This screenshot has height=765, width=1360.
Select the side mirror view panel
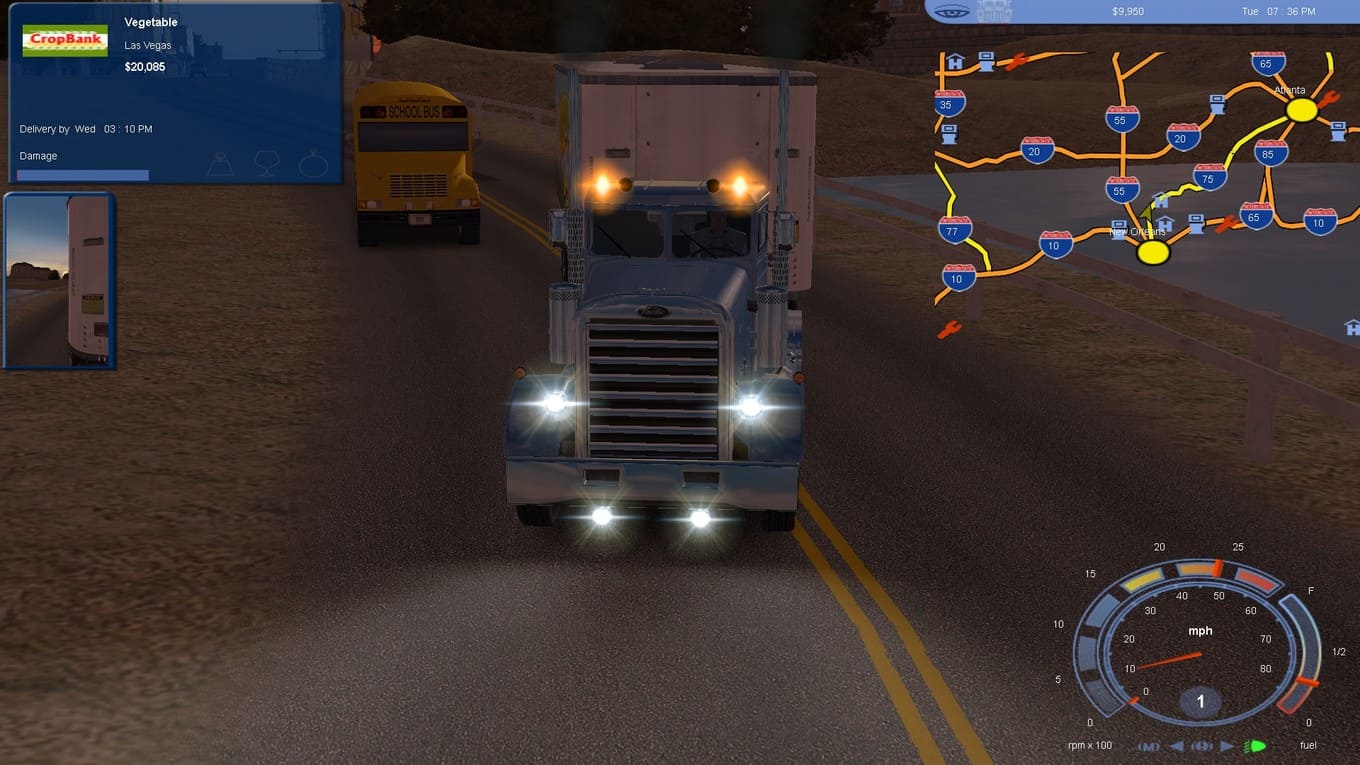pyautogui.click(x=59, y=280)
